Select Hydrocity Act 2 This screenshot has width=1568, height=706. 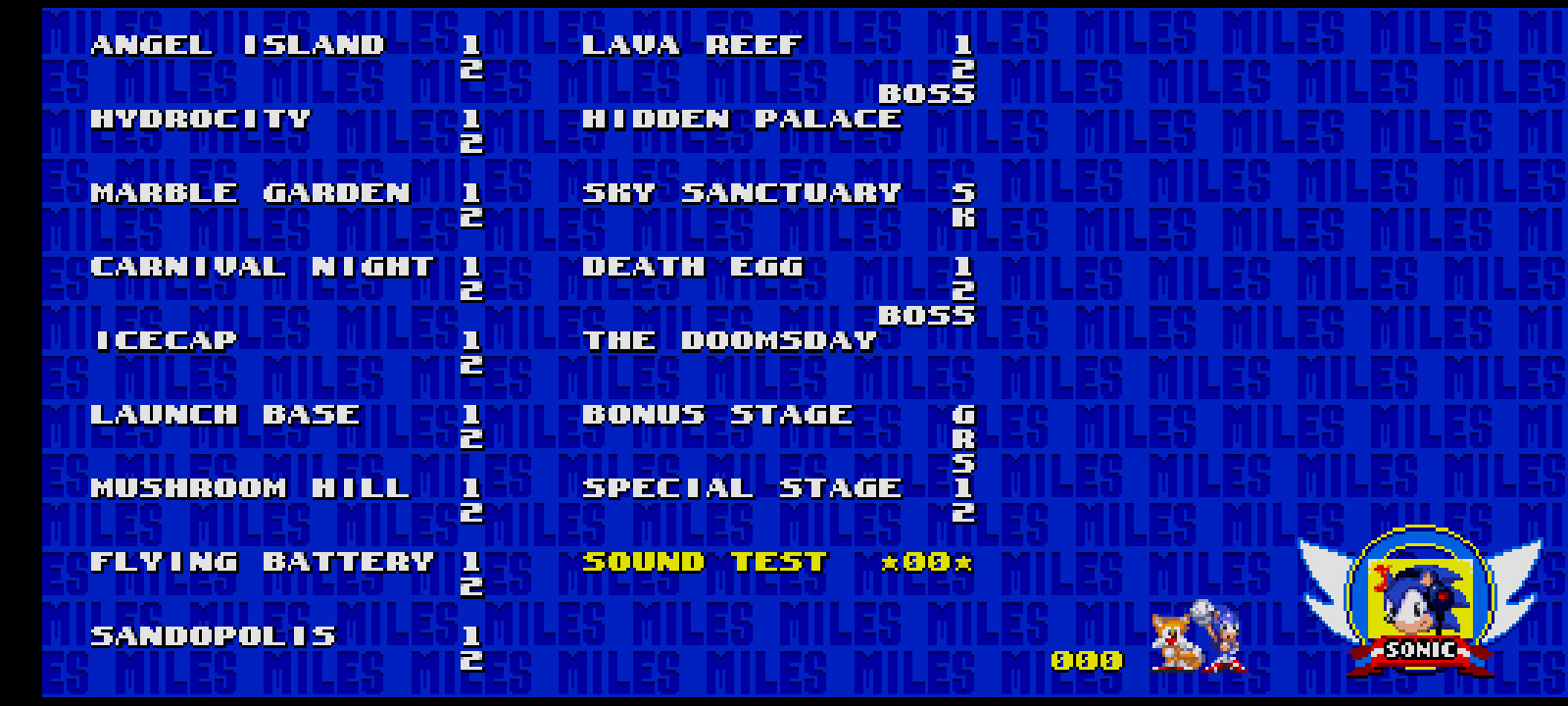471,143
